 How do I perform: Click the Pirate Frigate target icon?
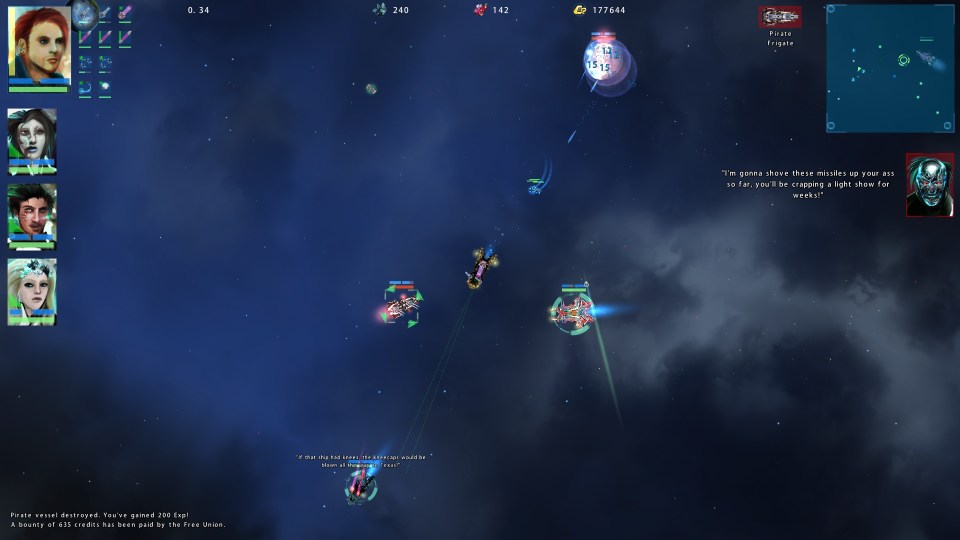click(780, 17)
